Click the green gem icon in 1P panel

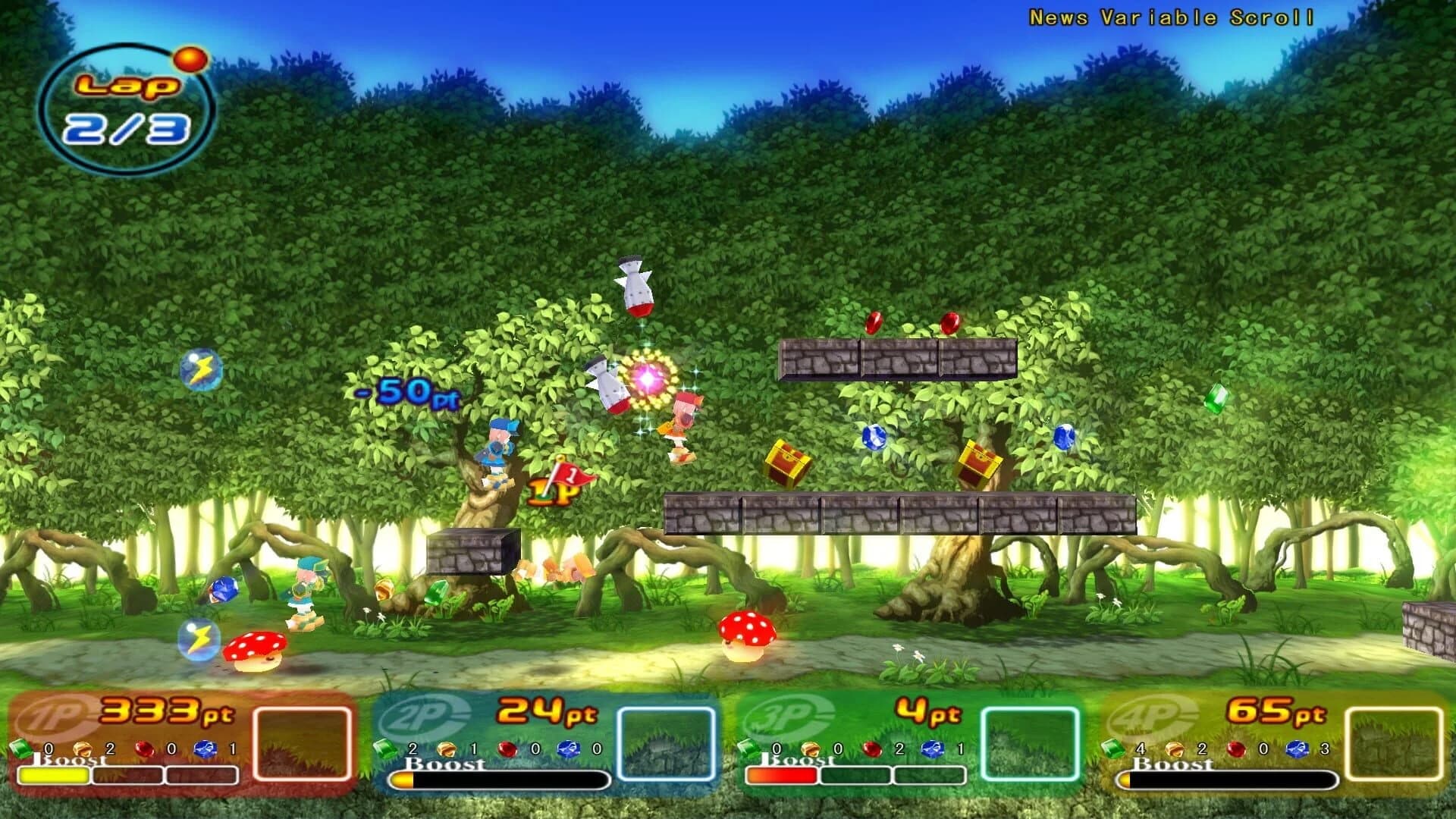(x=23, y=747)
